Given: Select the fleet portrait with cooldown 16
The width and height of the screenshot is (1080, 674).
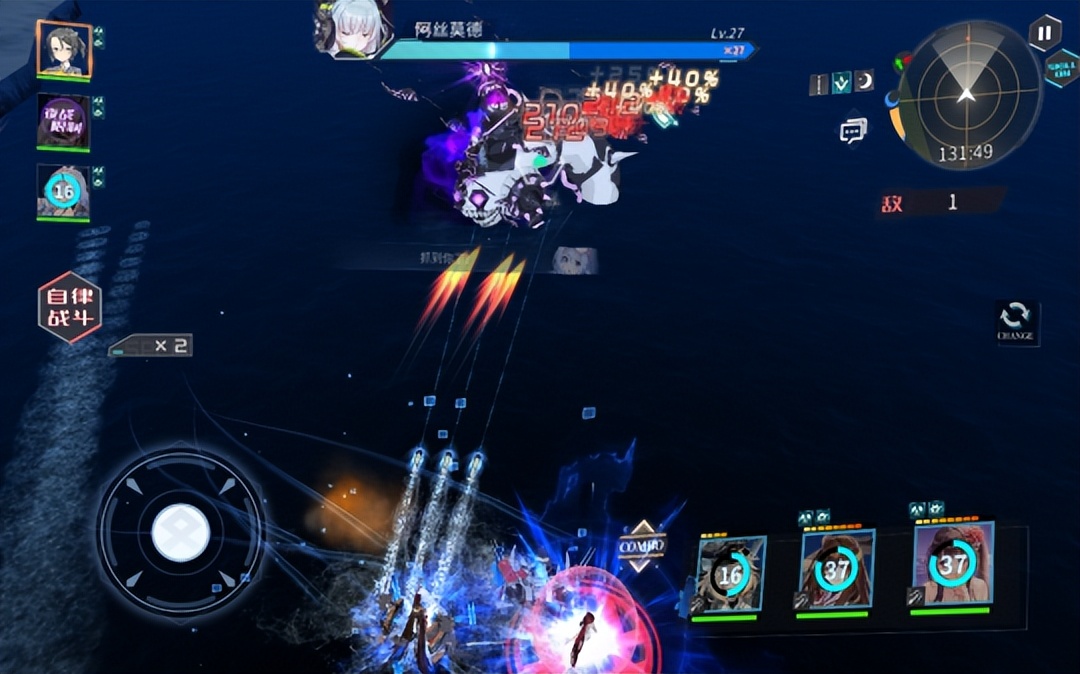Looking at the screenshot, I should click(x=64, y=191).
